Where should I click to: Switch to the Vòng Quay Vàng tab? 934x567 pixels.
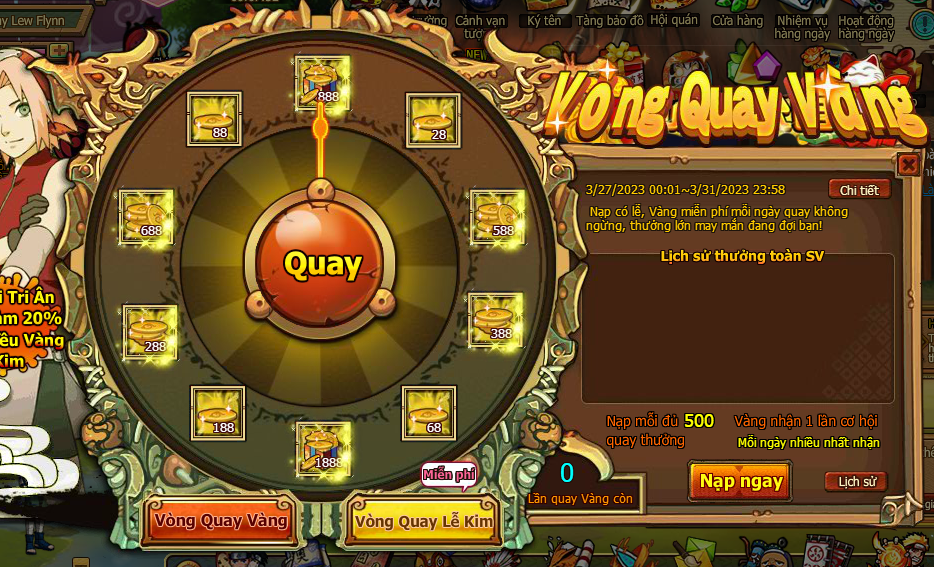[221, 521]
